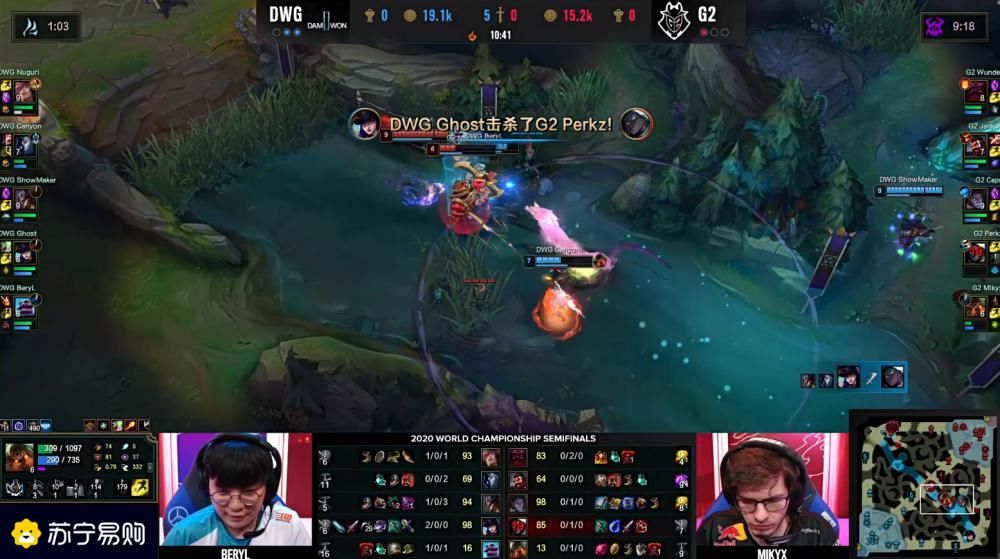This screenshot has height=559, width=1000.
Task: Click the blue dragon timer showing 1:03
Action: [x=46, y=26]
